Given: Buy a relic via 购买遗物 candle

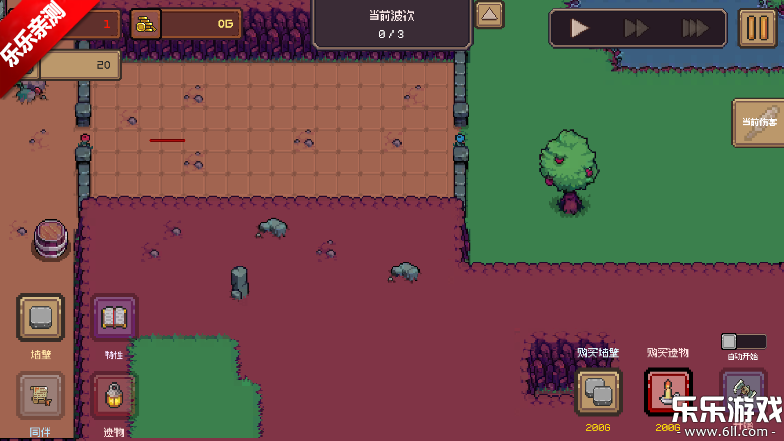Looking at the screenshot, I should point(668,392).
